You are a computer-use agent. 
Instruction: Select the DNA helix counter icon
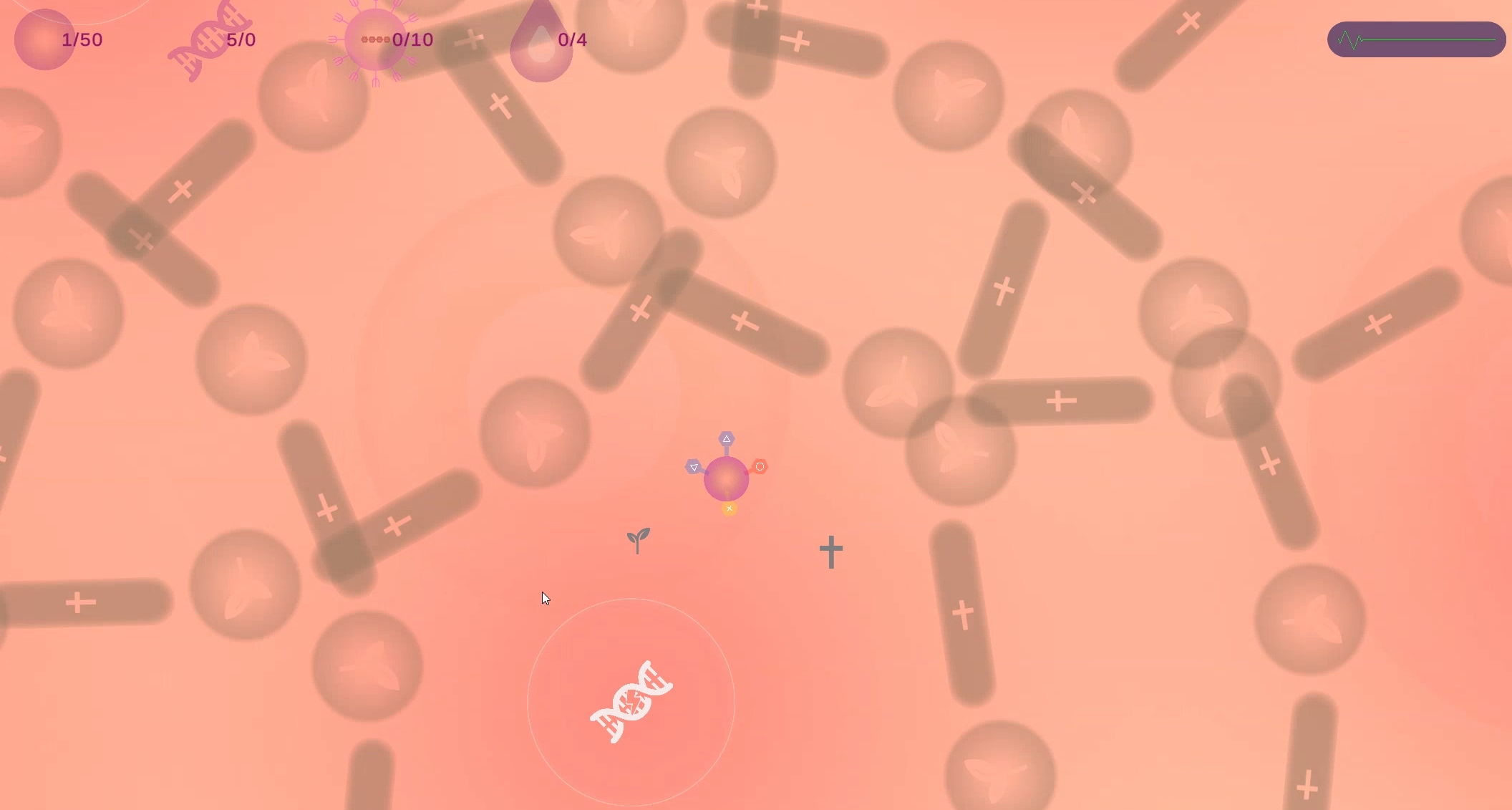208,41
